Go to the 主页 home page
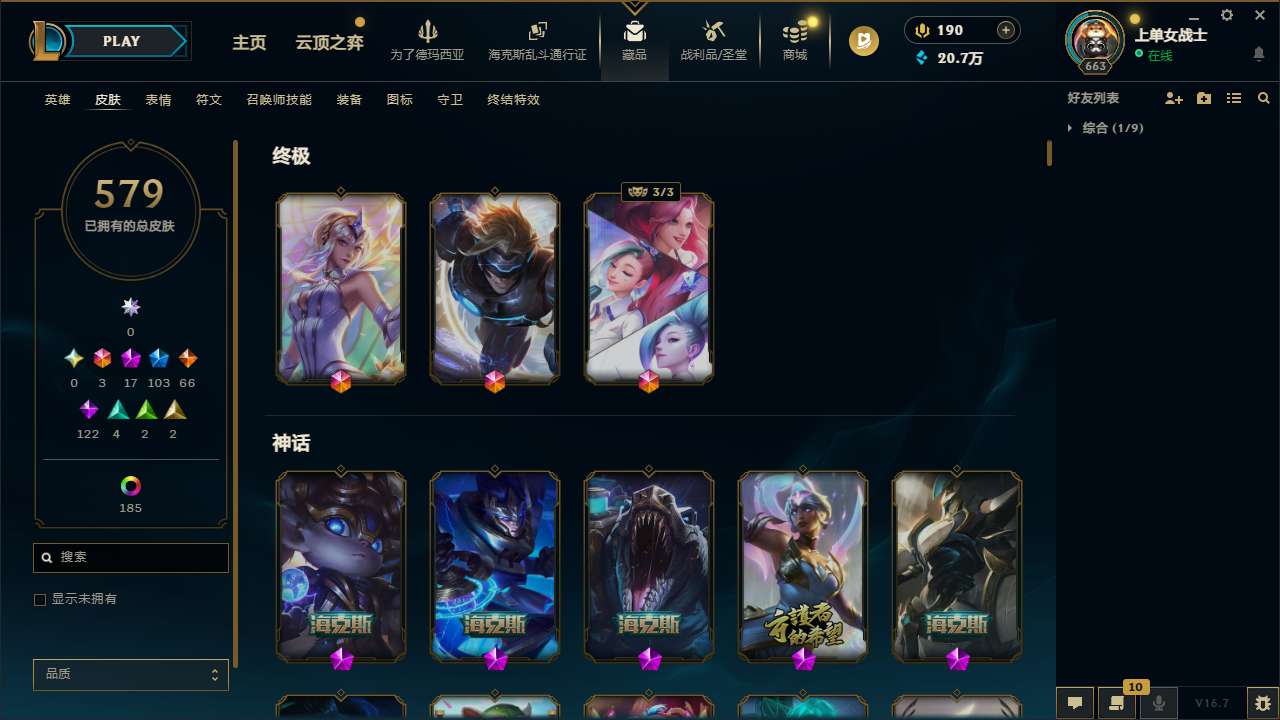This screenshot has width=1280, height=720. 248,42
